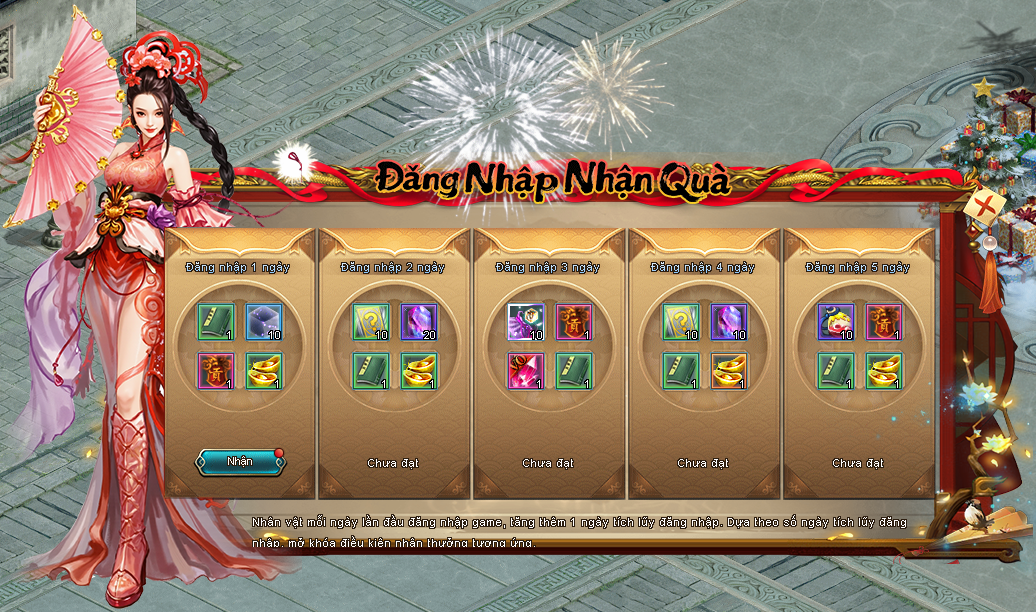
Task: View the pink crystal in day 3 rewards
Action: (526, 371)
